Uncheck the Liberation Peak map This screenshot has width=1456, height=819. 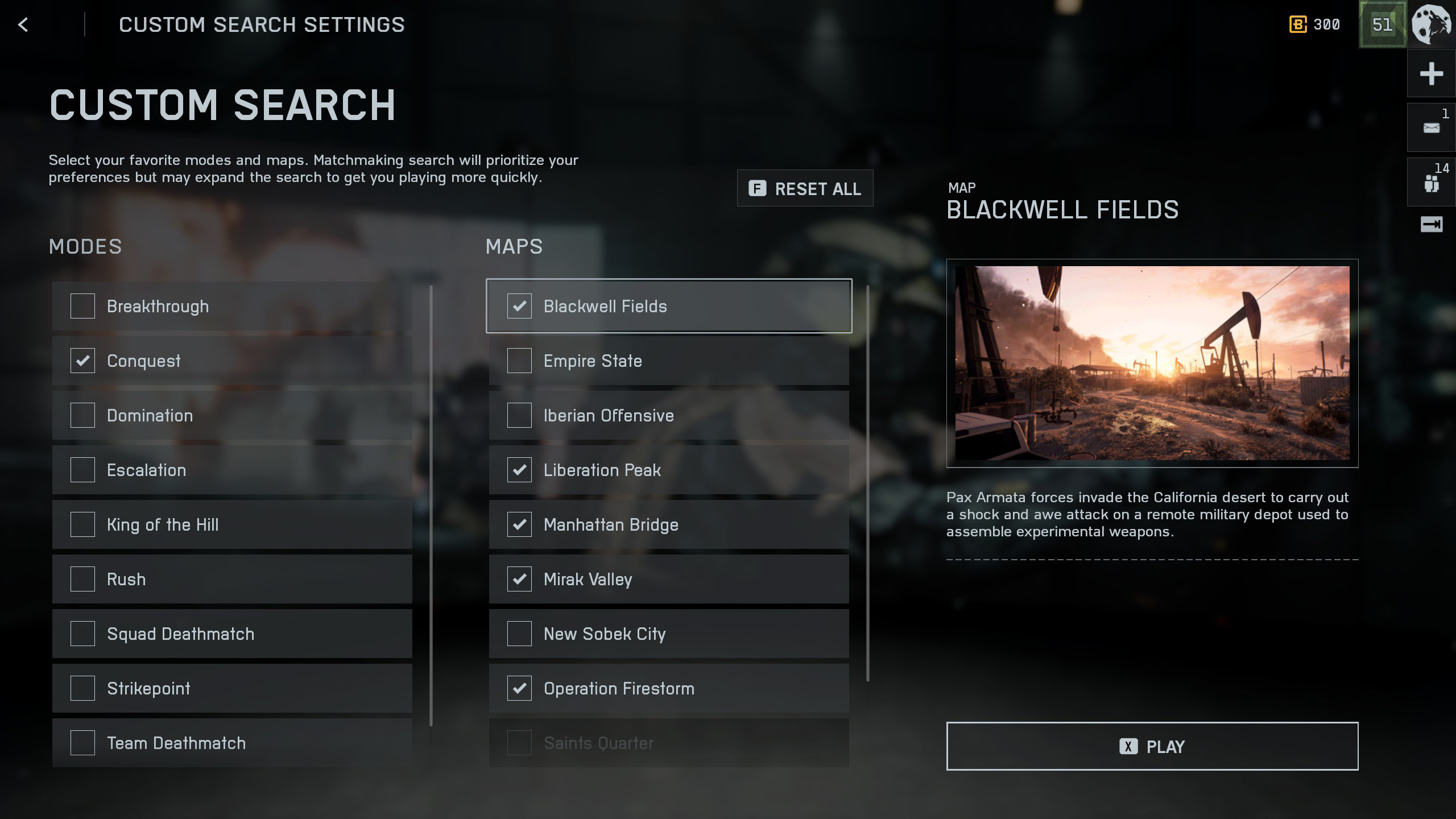[x=519, y=470]
